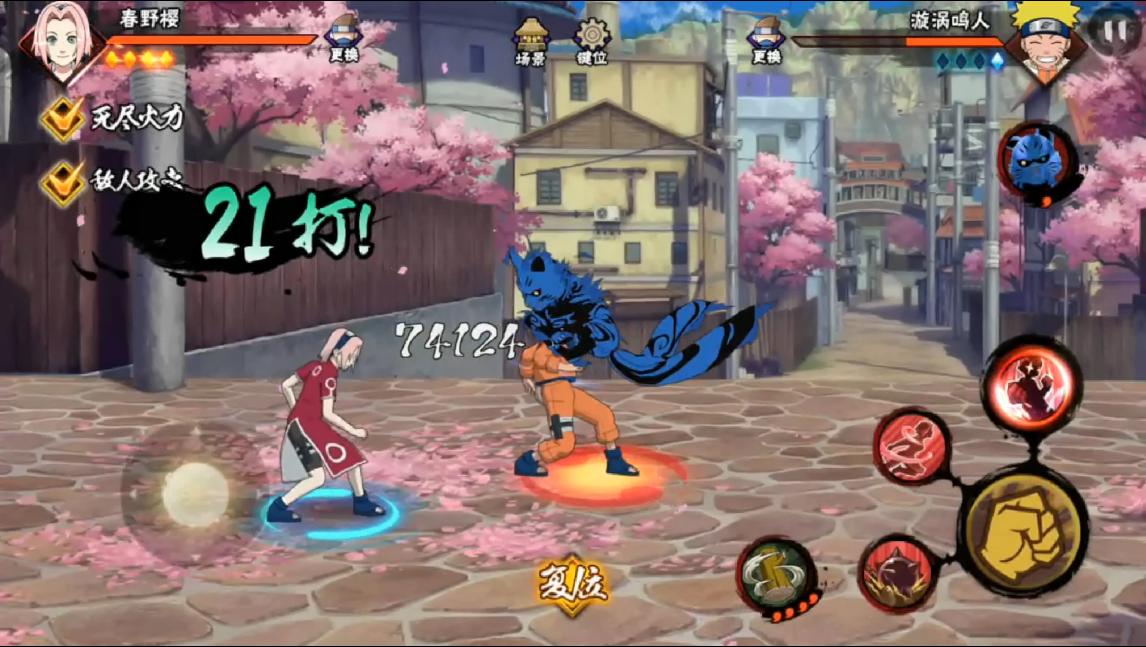
Task: Toggle the 敌人攻击 checkbox
Action: (63, 182)
